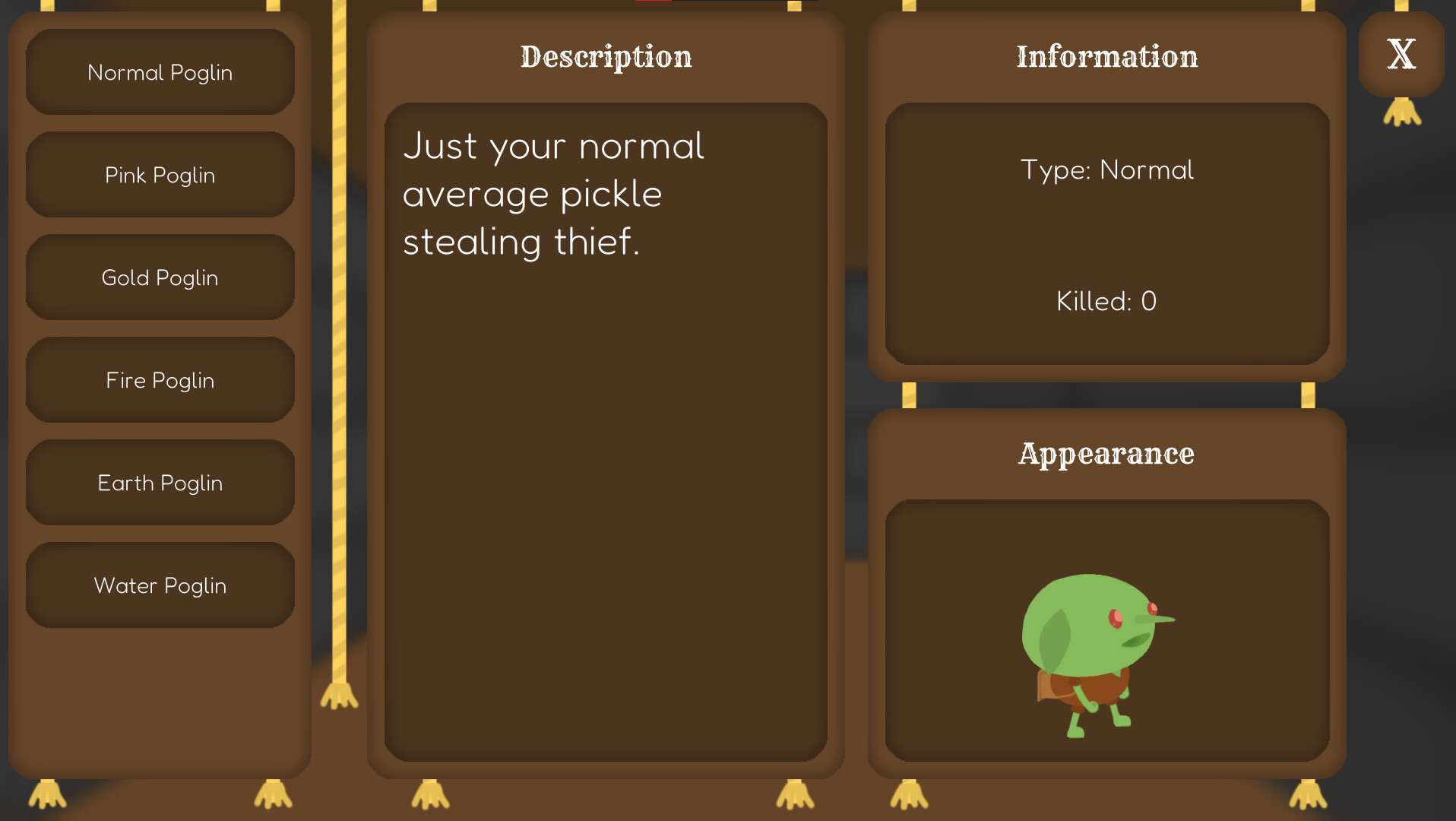Viewport: 1456px width, 821px height.
Task: Click the Killed: 0 counter
Action: click(x=1106, y=302)
